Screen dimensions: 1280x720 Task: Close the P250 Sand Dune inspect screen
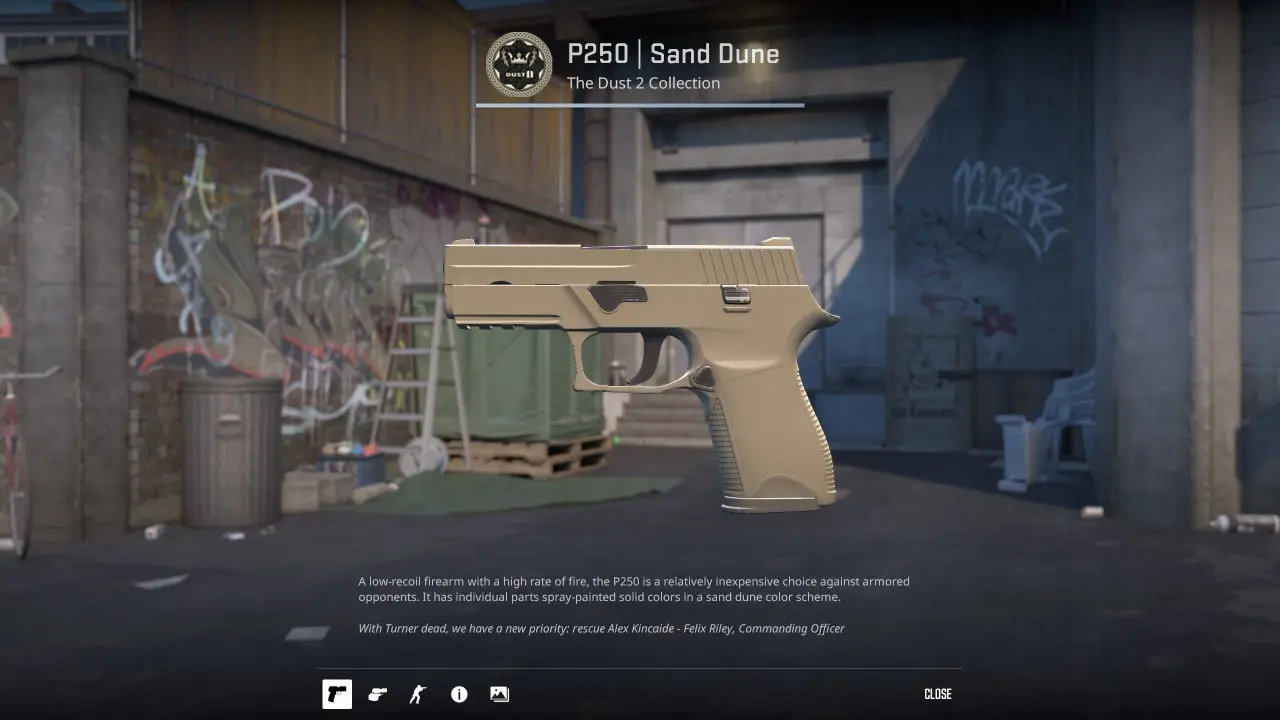tap(937, 694)
